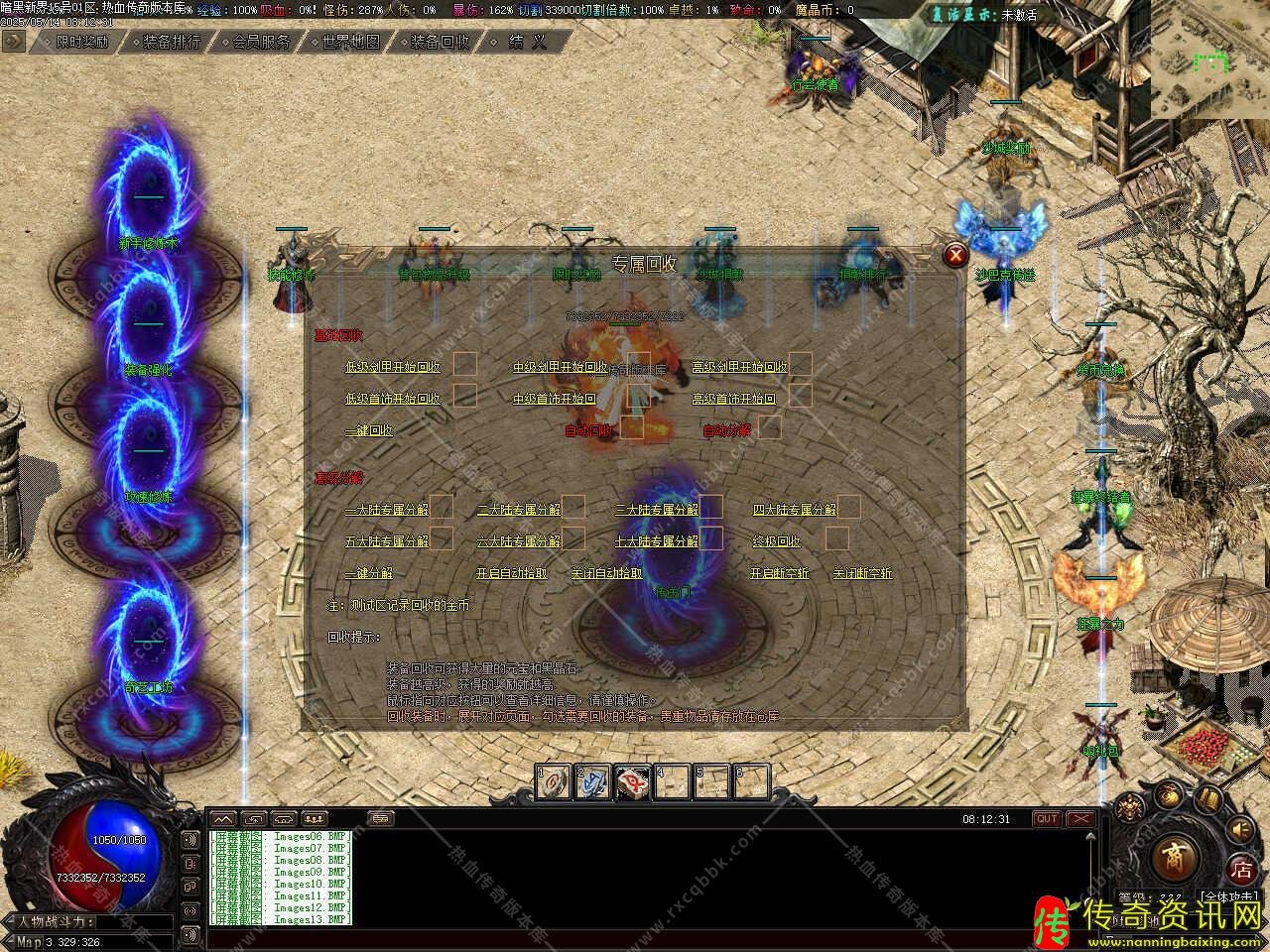Select the 低级剑甲开始回收 link
The image size is (1270, 952).
pyautogui.click(x=393, y=367)
